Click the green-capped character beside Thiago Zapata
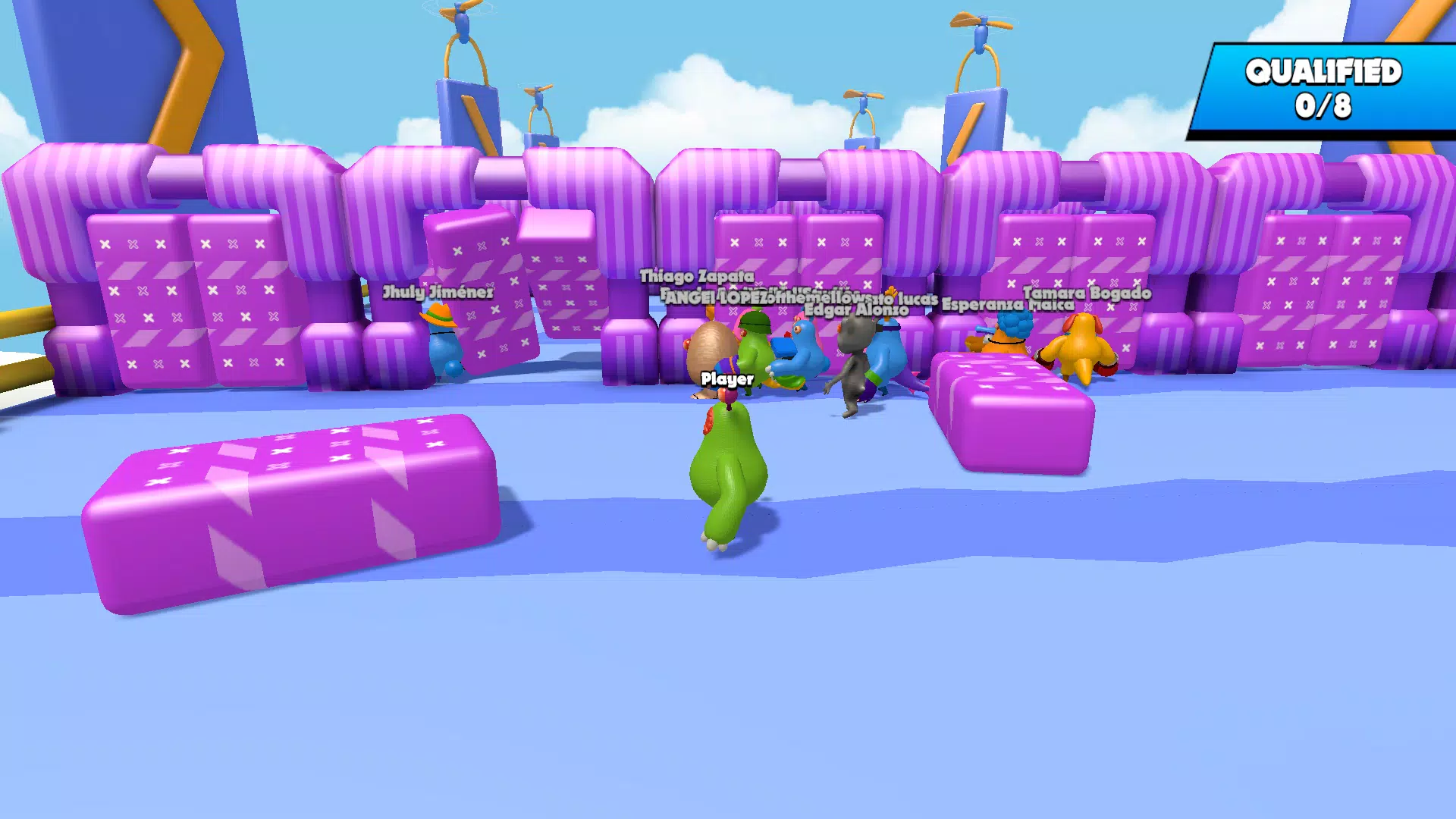Viewport: 1456px width, 819px height. tap(753, 353)
